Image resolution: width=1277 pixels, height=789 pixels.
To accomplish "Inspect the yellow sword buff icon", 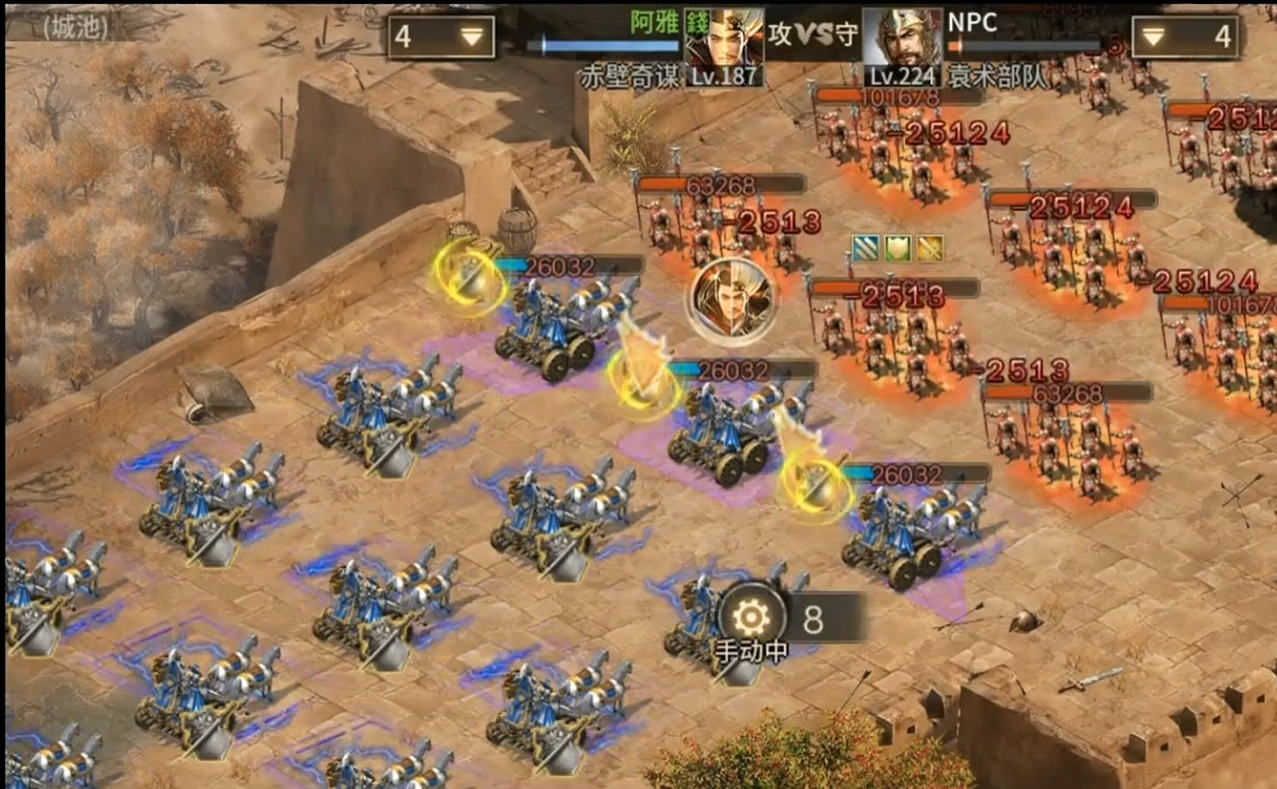I will click(x=930, y=249).
